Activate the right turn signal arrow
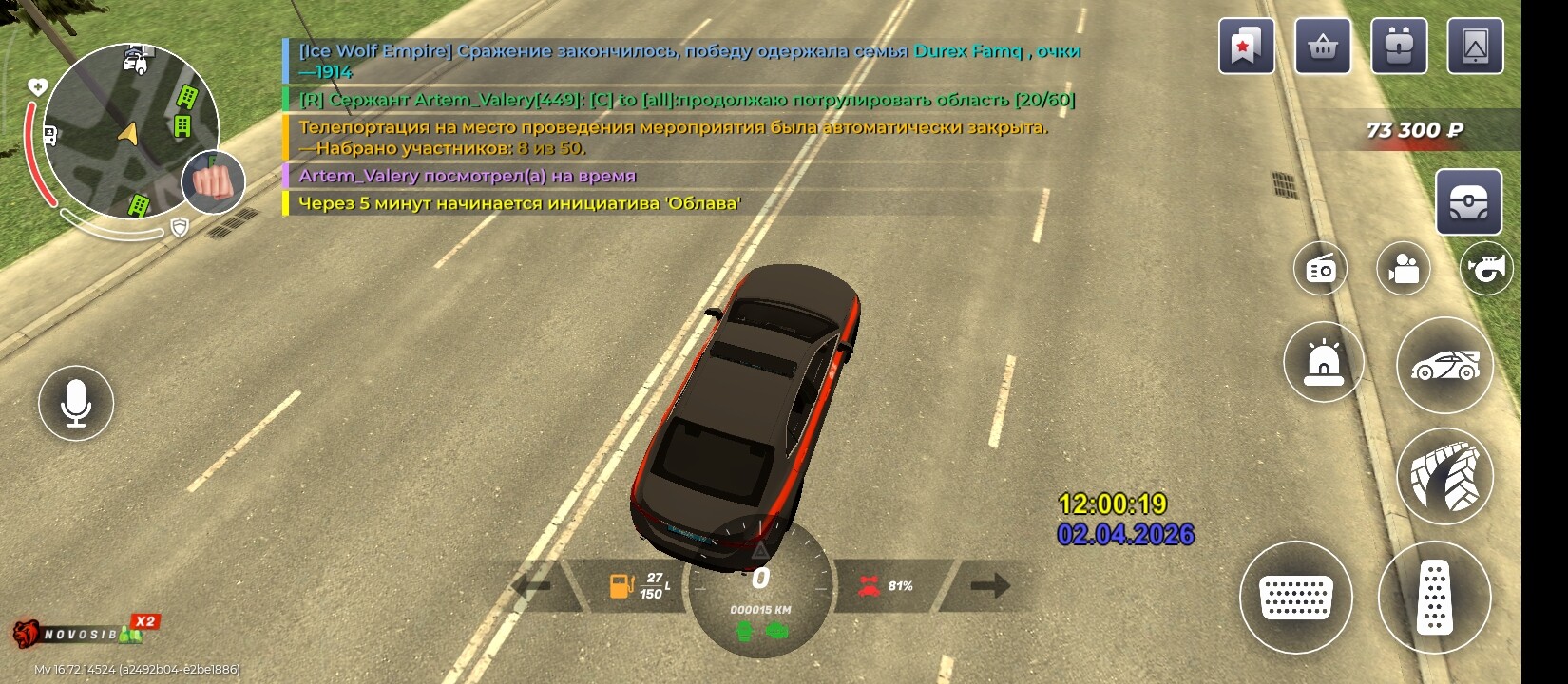Screen dimensions: 1568x684 [988, 585]
